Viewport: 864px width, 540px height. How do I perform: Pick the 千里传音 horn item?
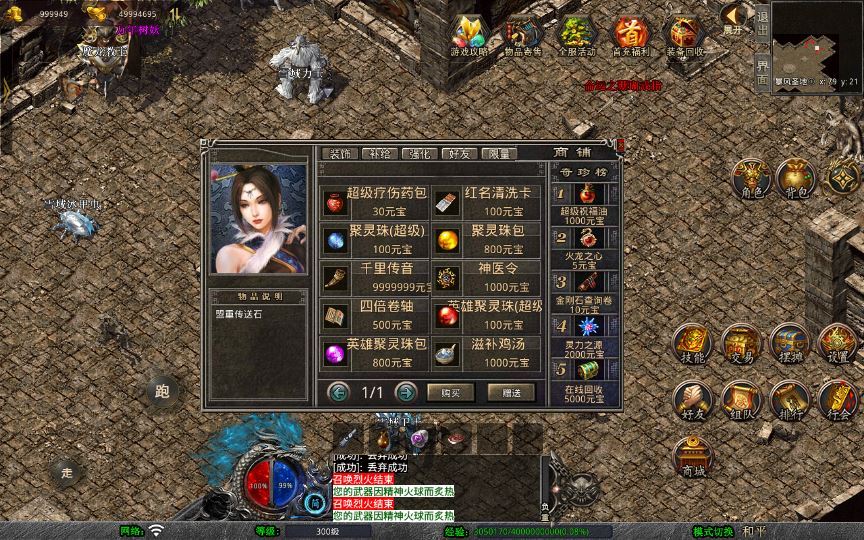click(373, 278)
